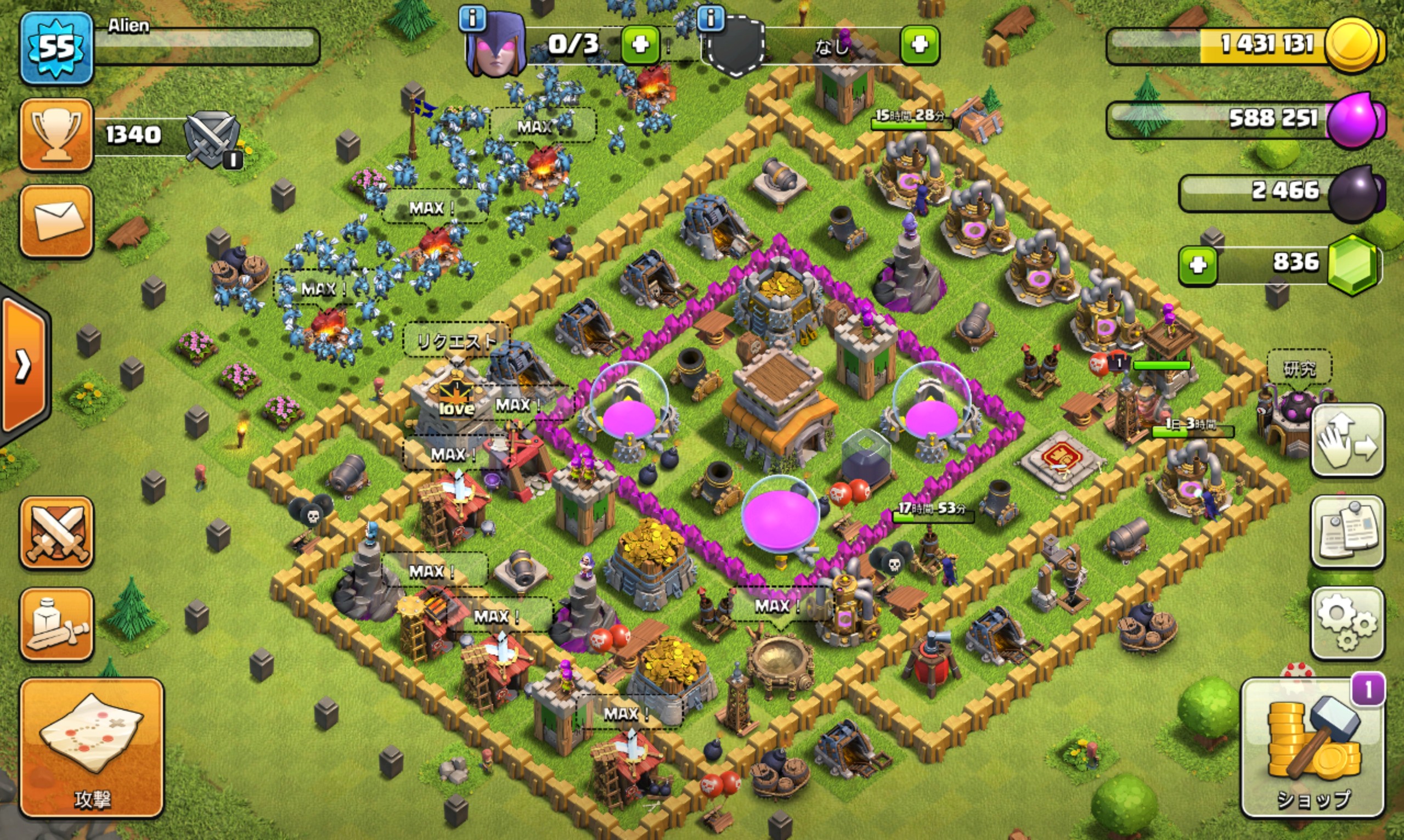
Task: Open the notes clipboard button
Action: [x=1347, y=531]
